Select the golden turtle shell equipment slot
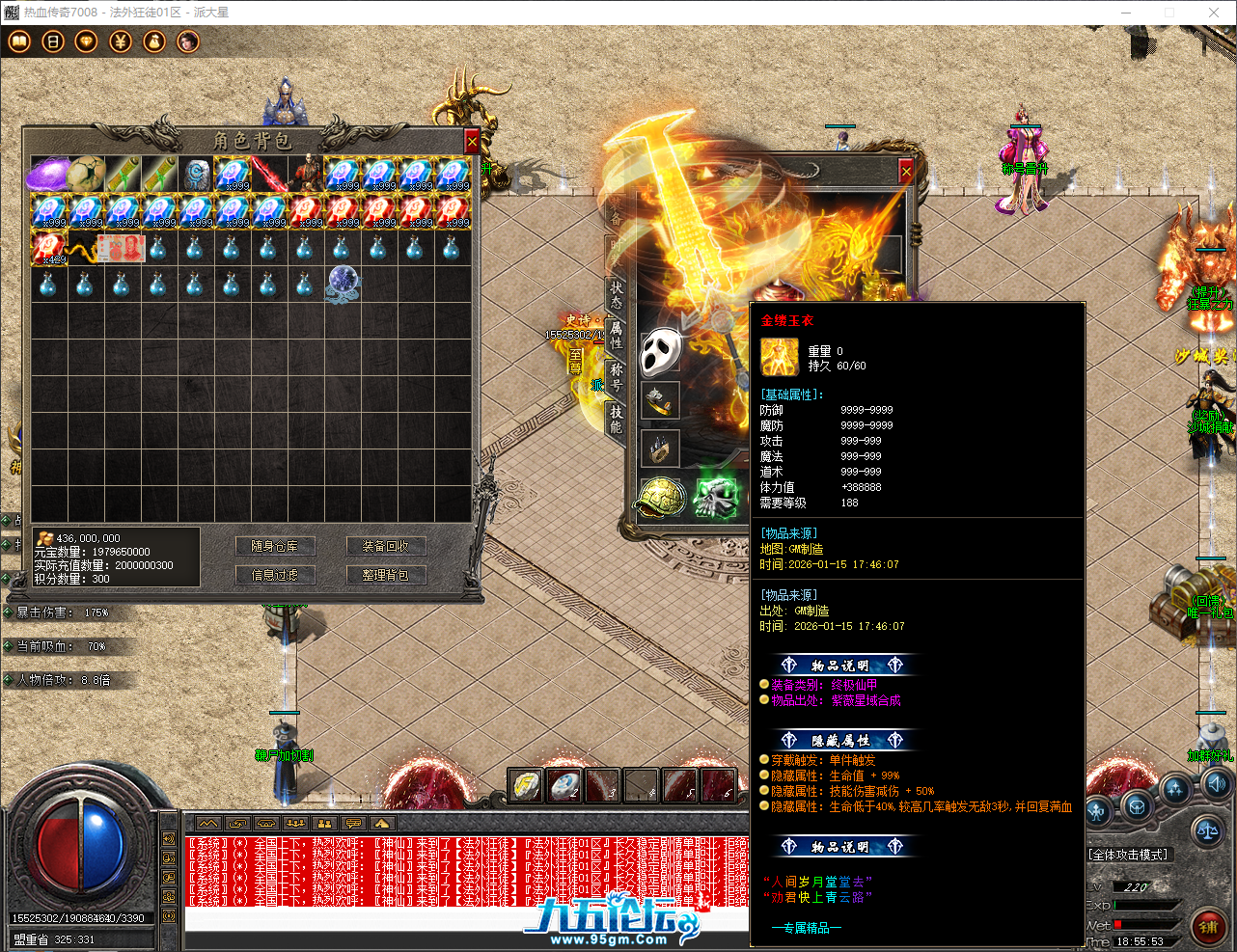The image size is (1237, 952). click(x=661, y=498)
